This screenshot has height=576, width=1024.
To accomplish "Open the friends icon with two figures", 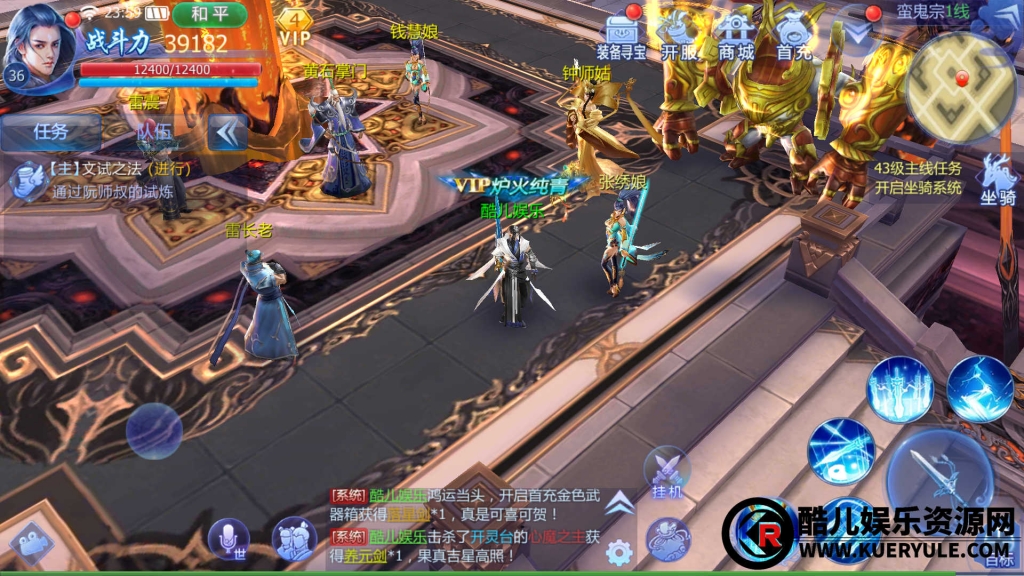I will (294, 539).
